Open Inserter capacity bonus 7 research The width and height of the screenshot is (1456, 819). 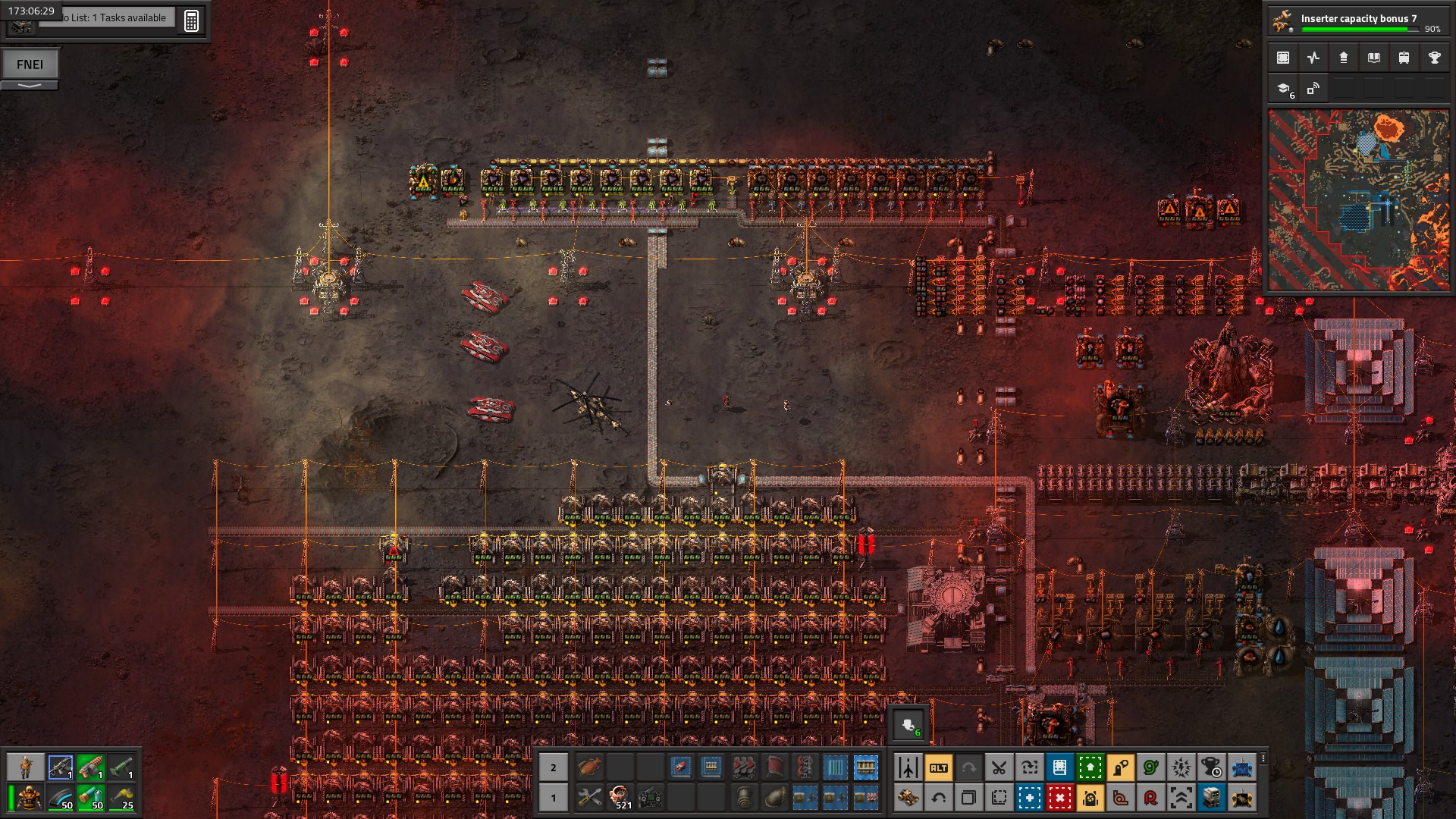click(1357, 21)
